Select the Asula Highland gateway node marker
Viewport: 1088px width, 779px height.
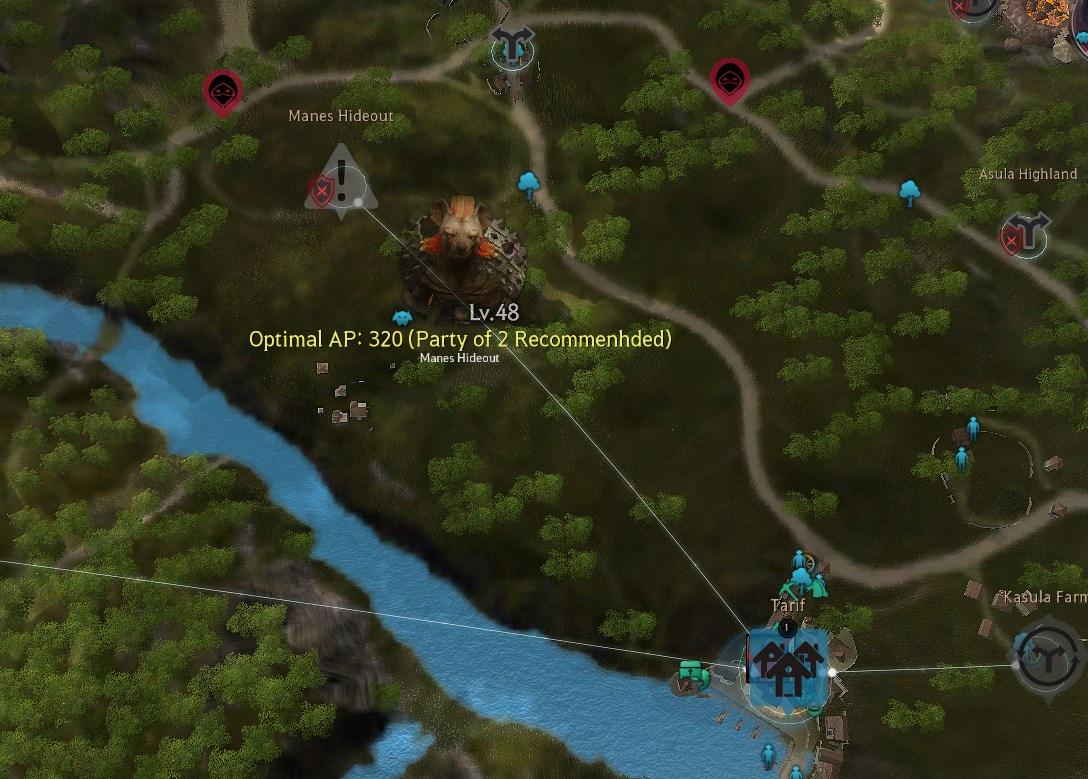click(x=1026, y=233)
